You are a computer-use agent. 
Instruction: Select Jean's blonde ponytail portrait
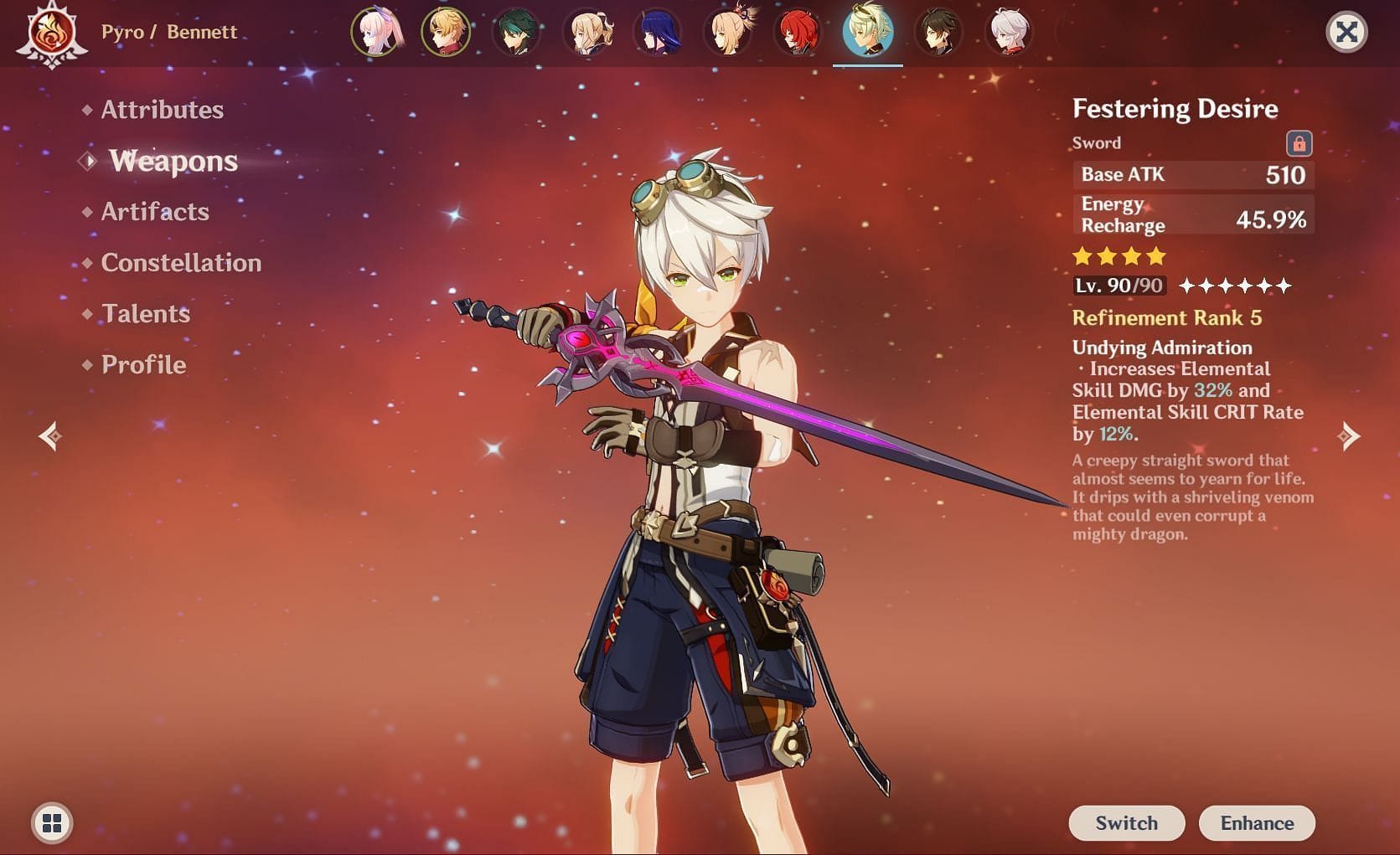[588, 33]
